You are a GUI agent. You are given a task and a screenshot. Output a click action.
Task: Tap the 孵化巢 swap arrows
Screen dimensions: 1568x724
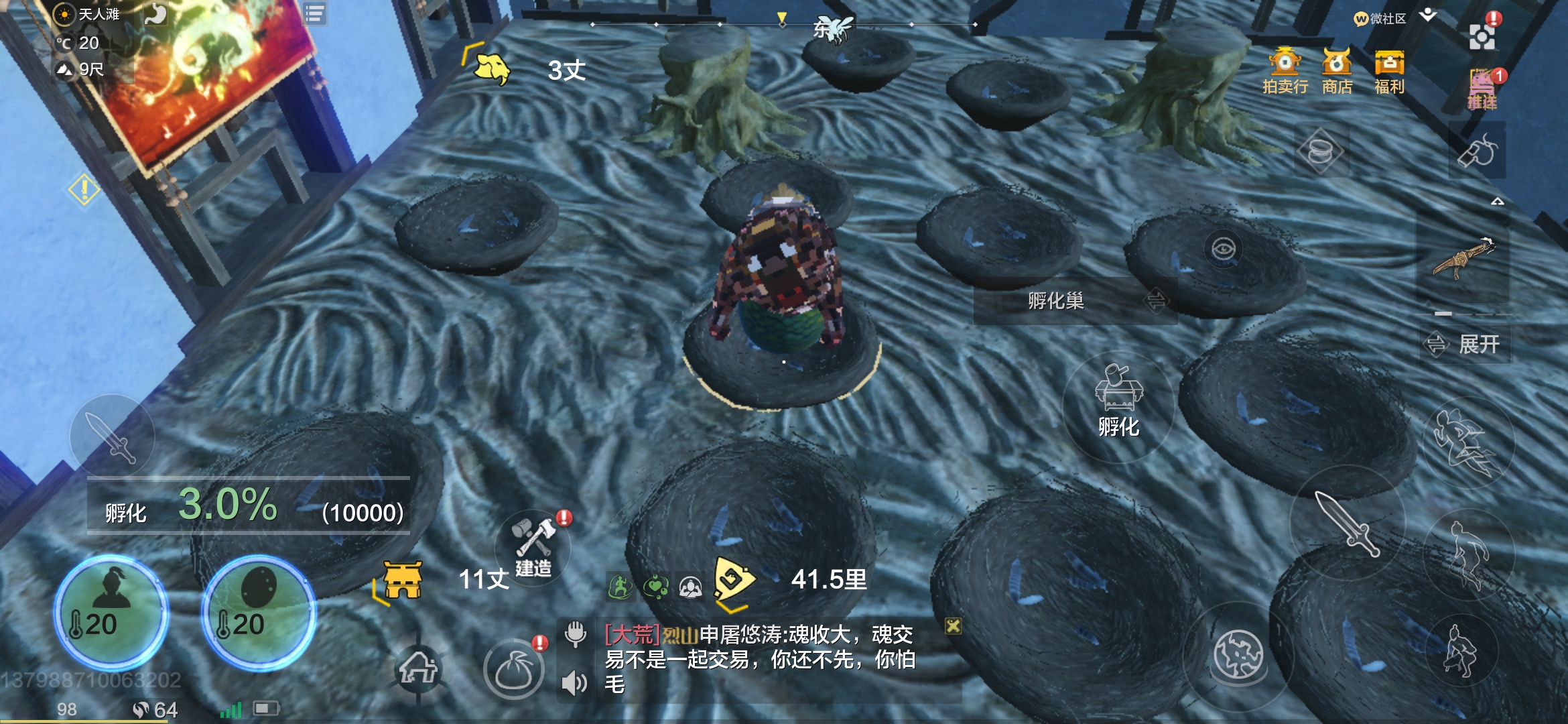point(1156,301)
